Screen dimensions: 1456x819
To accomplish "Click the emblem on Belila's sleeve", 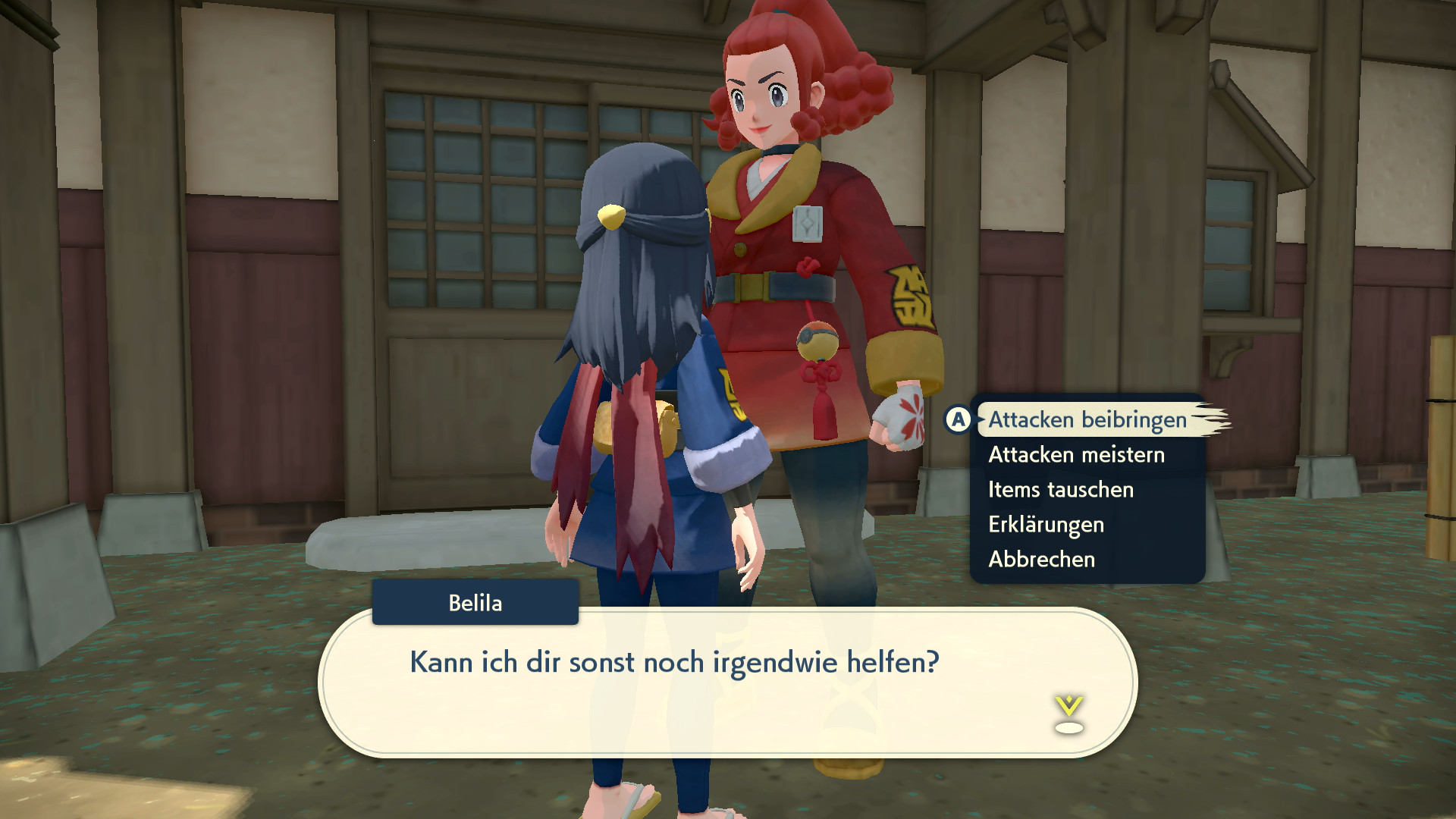I will (x=908, y=296).
